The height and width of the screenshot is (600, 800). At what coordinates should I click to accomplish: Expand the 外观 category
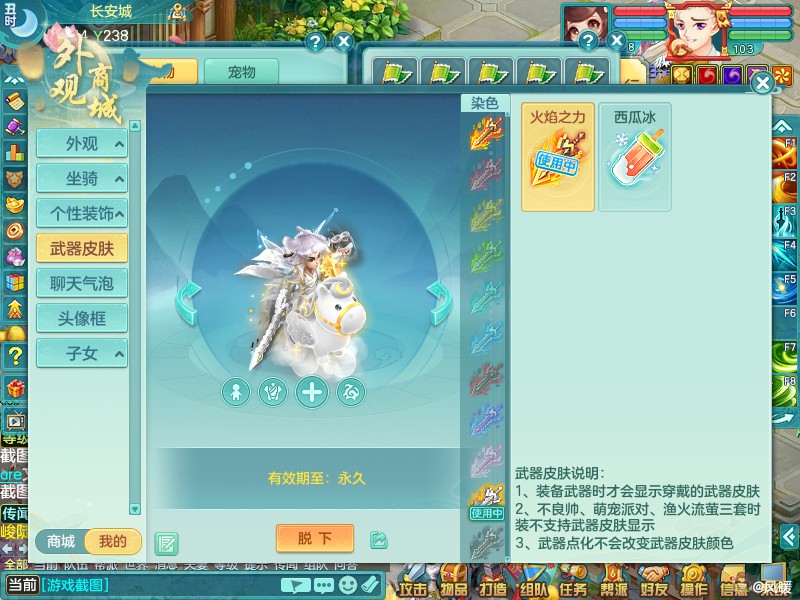tap(81, 144)
